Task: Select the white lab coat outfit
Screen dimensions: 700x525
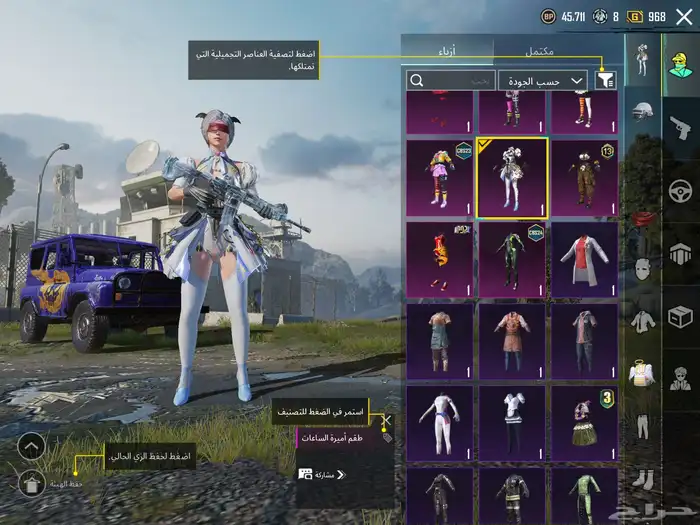Action: pos(584,260)
